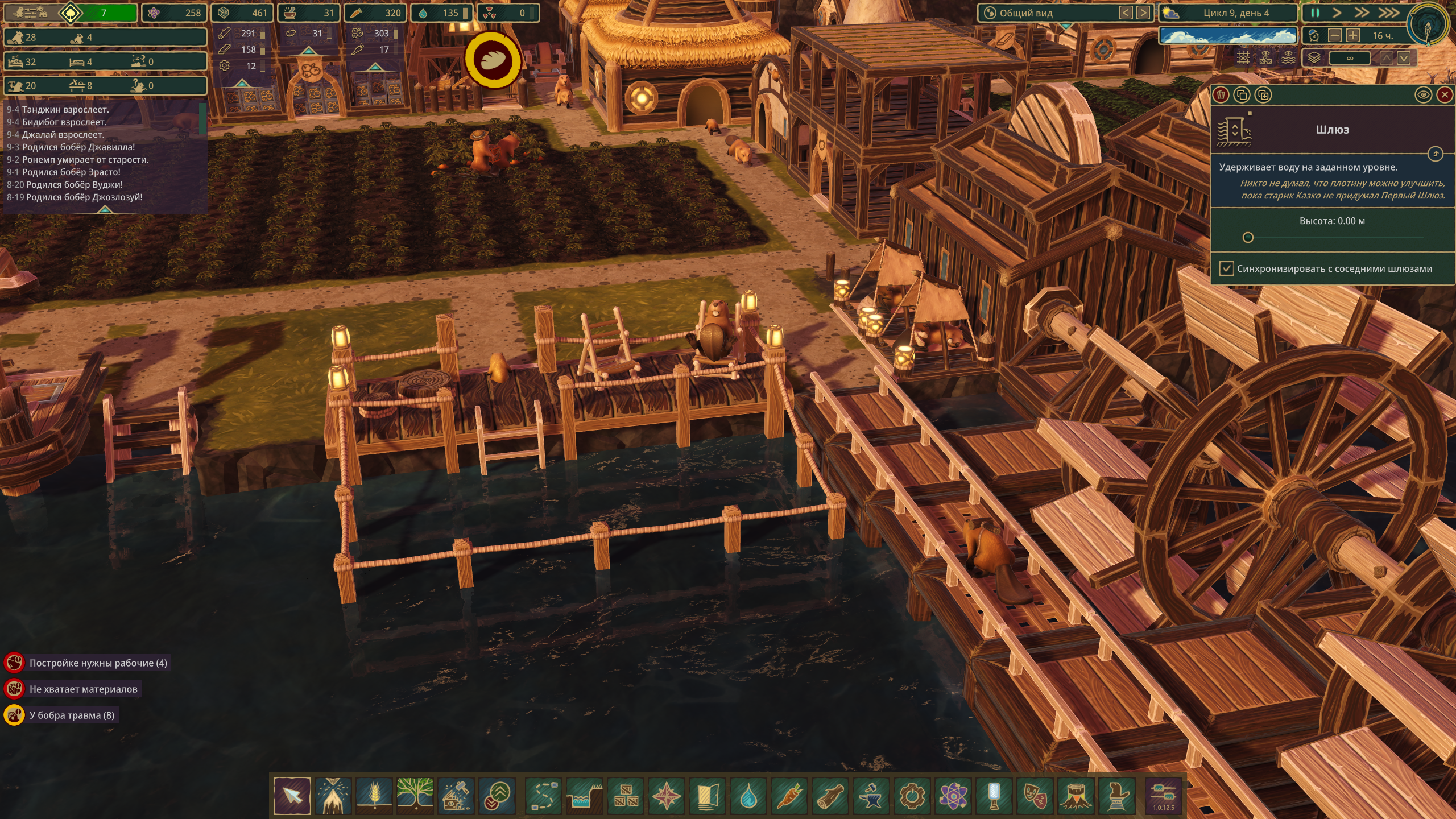Open the log wood buildings category
This screenshot has width=1456, height=819.
point(830,796)
